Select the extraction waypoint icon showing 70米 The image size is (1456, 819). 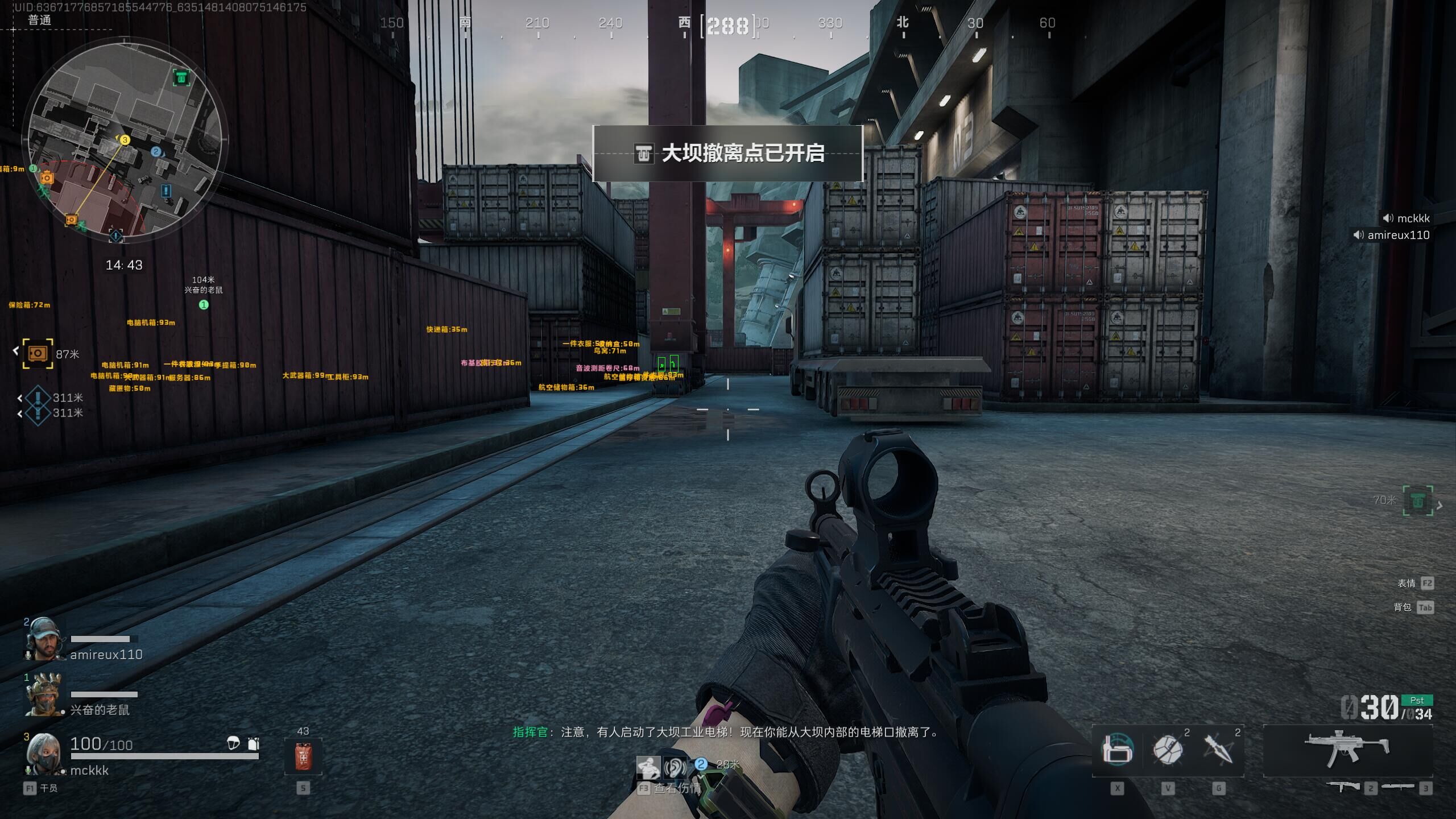pyautogui.click(x=1417, y=500)
